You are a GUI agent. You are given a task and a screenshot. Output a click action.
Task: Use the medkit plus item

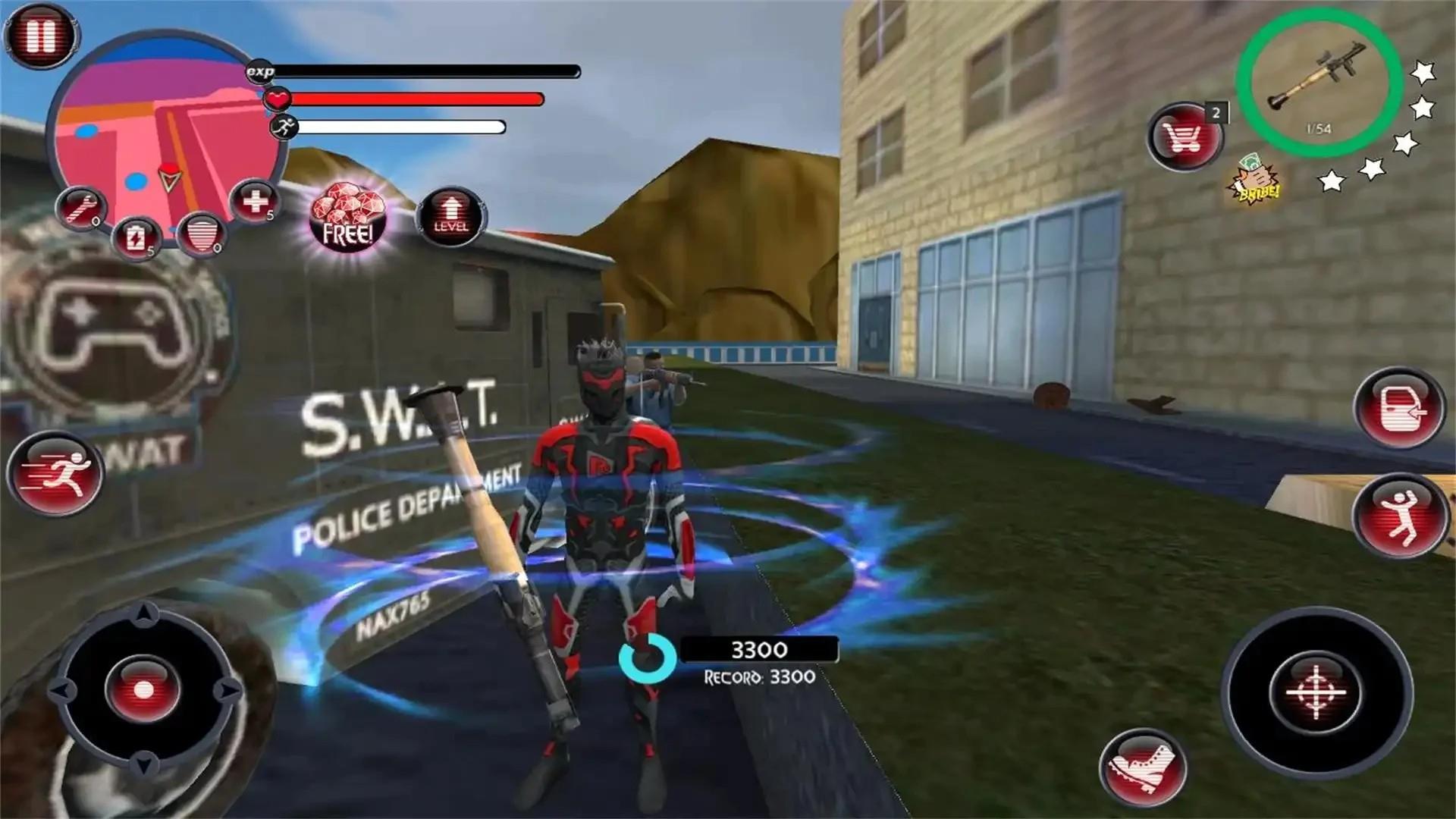tap(255, 202)
